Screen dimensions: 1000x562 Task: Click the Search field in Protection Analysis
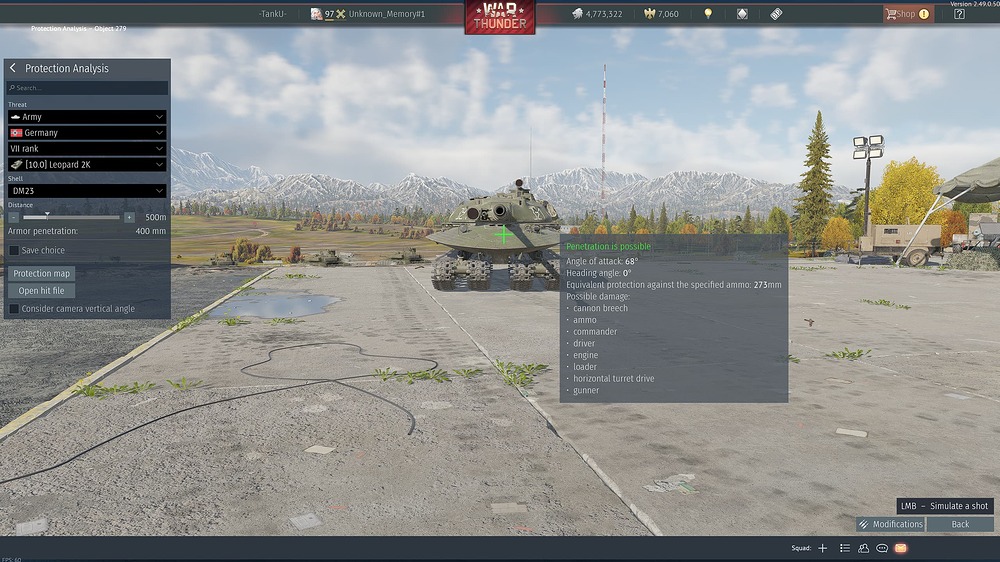point(88,88)
